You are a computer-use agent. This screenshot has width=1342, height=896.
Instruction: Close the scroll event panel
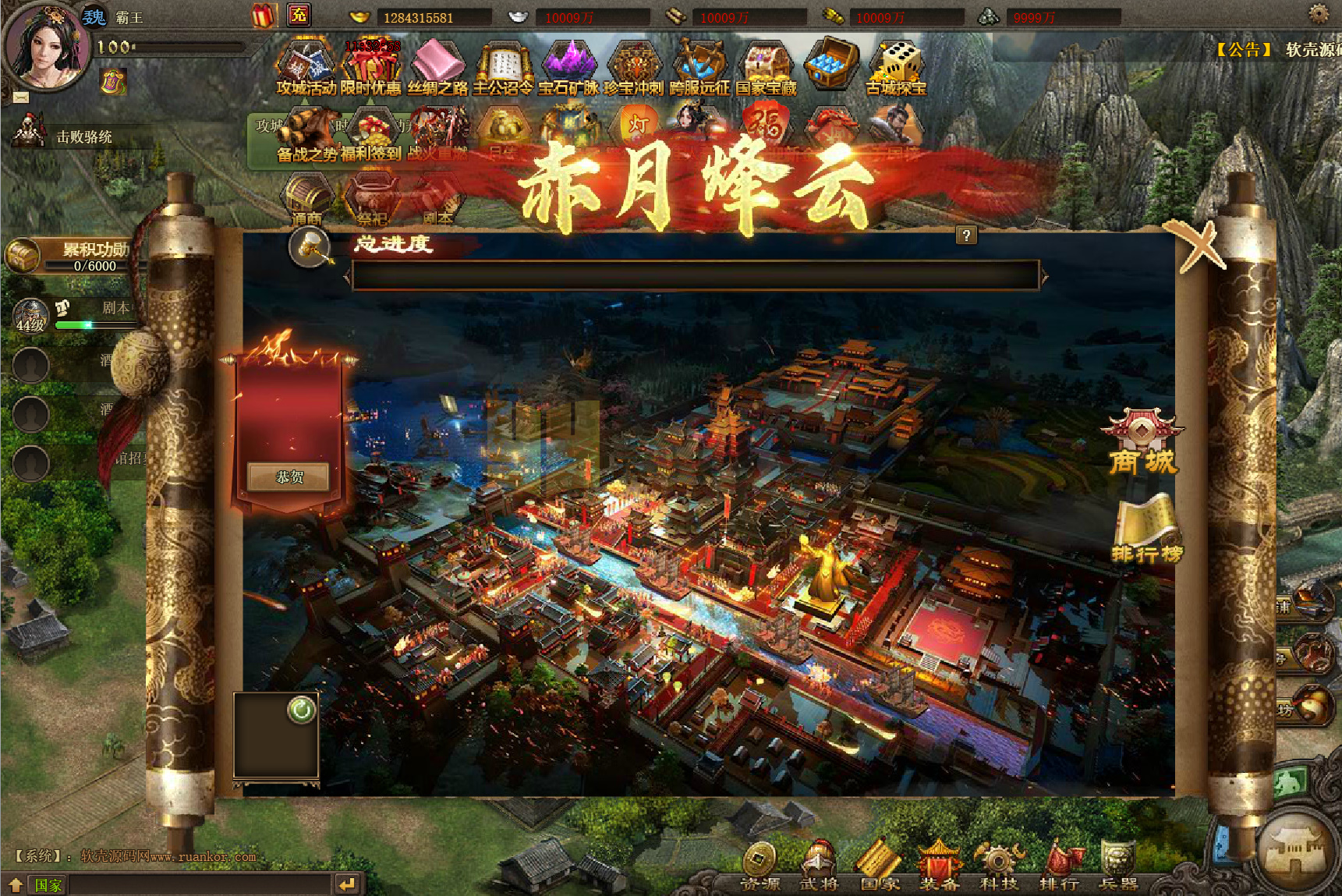point(1199,245)
